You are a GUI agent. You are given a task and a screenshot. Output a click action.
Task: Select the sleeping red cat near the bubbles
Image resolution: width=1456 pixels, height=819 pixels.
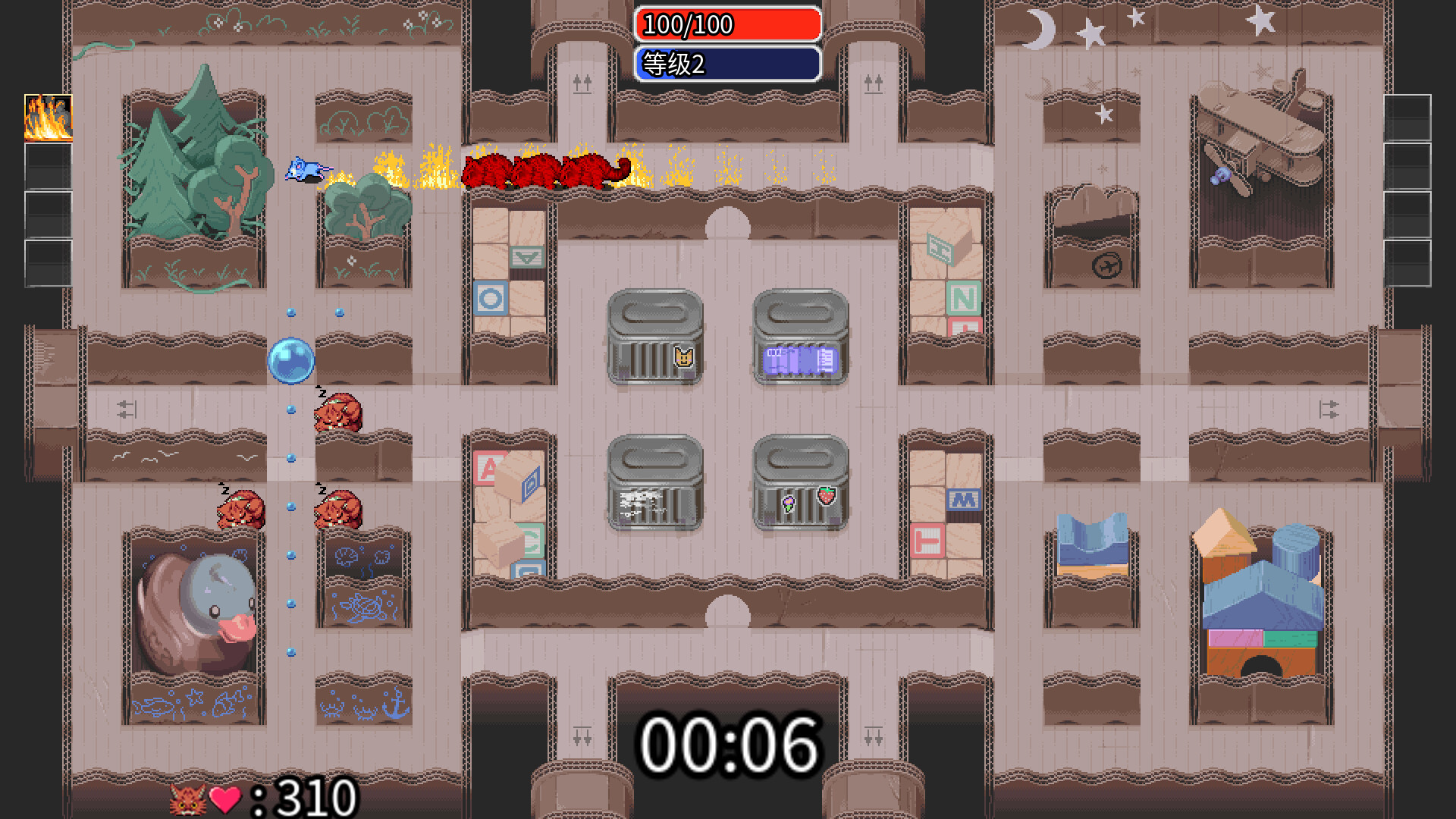(341, 413)
